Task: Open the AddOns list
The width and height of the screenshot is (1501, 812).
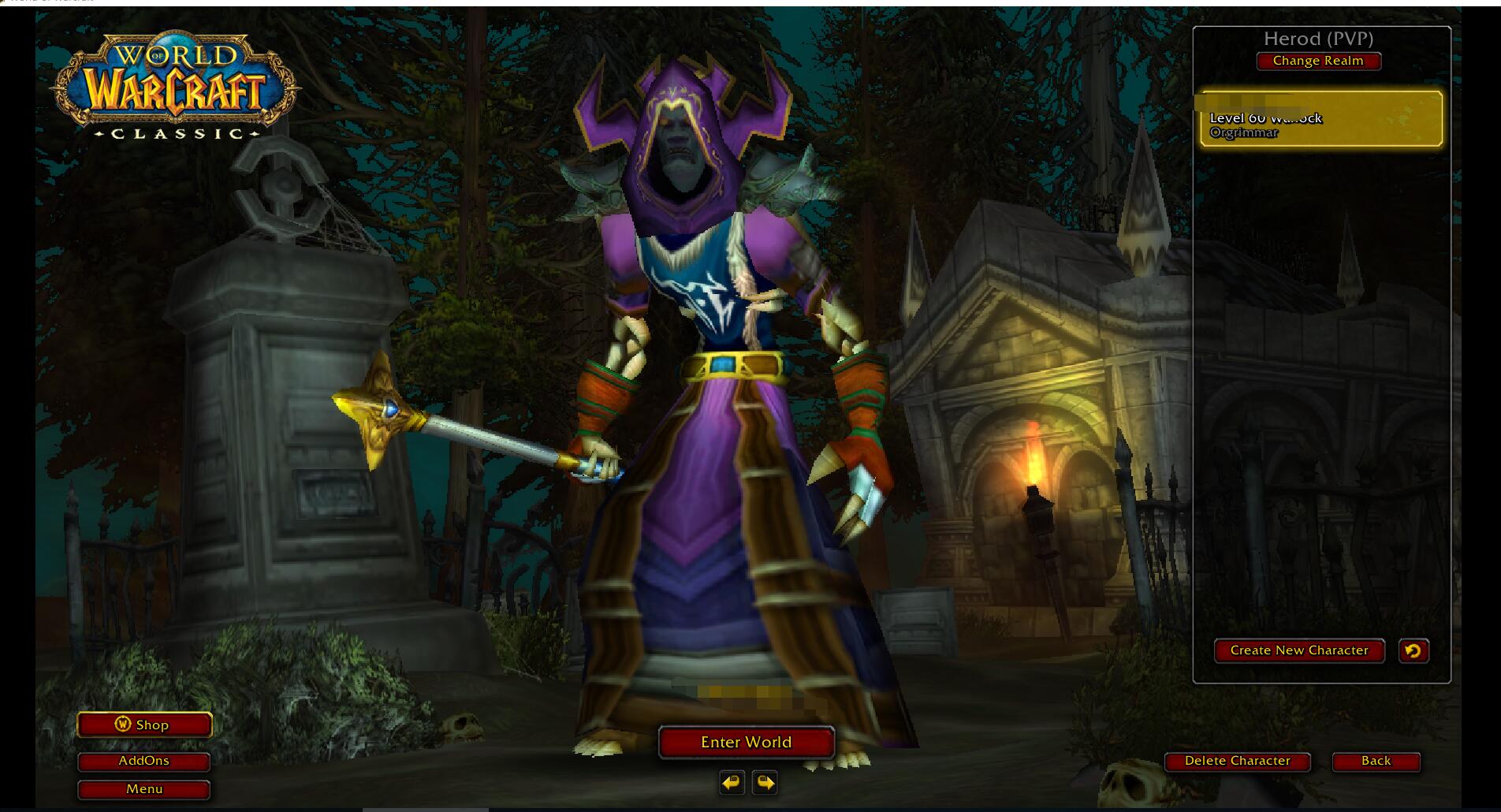Action: 144,761
